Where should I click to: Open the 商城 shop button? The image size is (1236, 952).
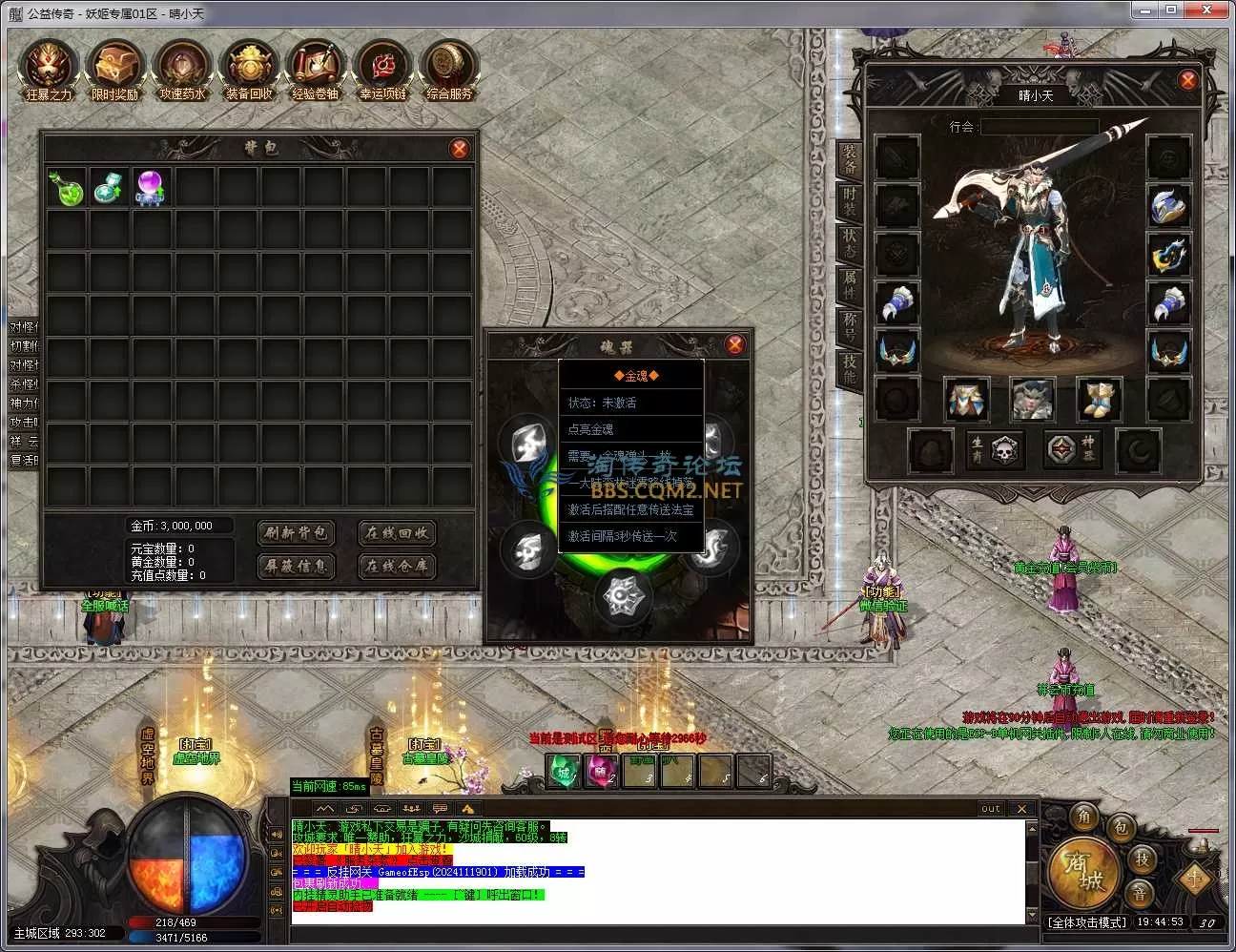[x=1082, y=872]
